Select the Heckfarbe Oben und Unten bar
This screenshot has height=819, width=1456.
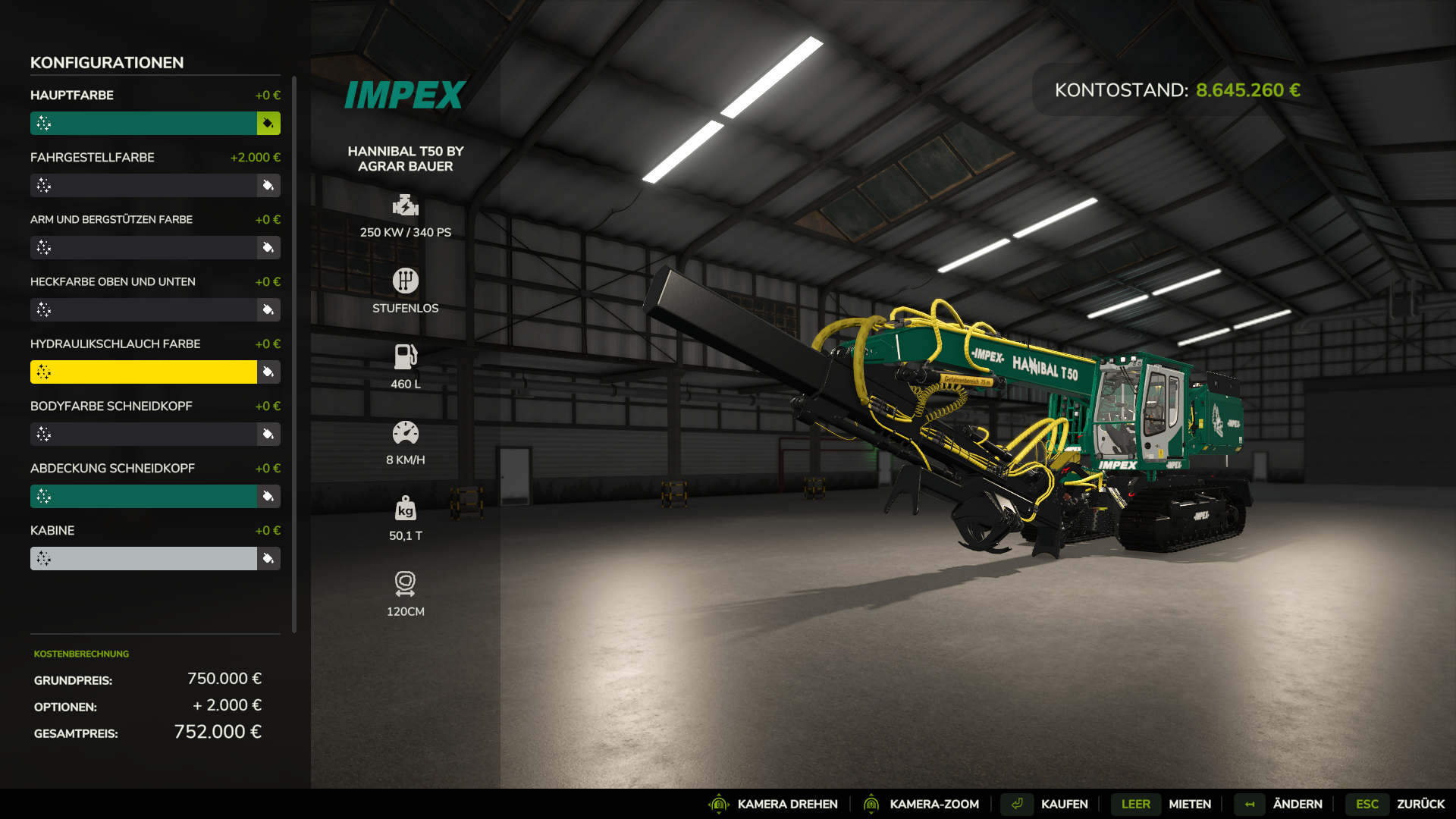(144, 309)
